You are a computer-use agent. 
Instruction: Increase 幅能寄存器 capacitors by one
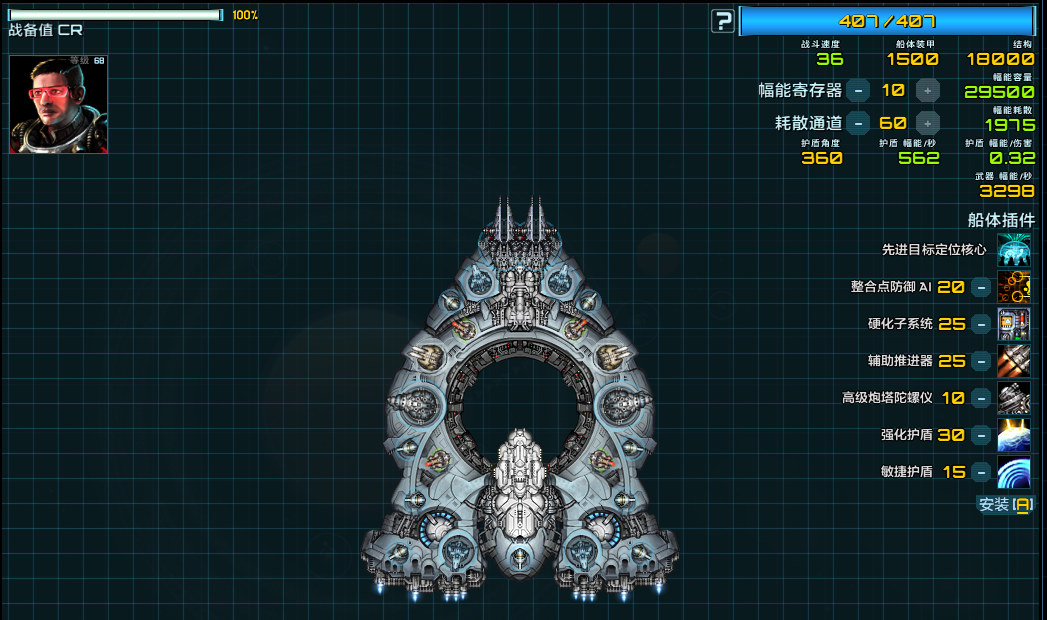(928, 91)
